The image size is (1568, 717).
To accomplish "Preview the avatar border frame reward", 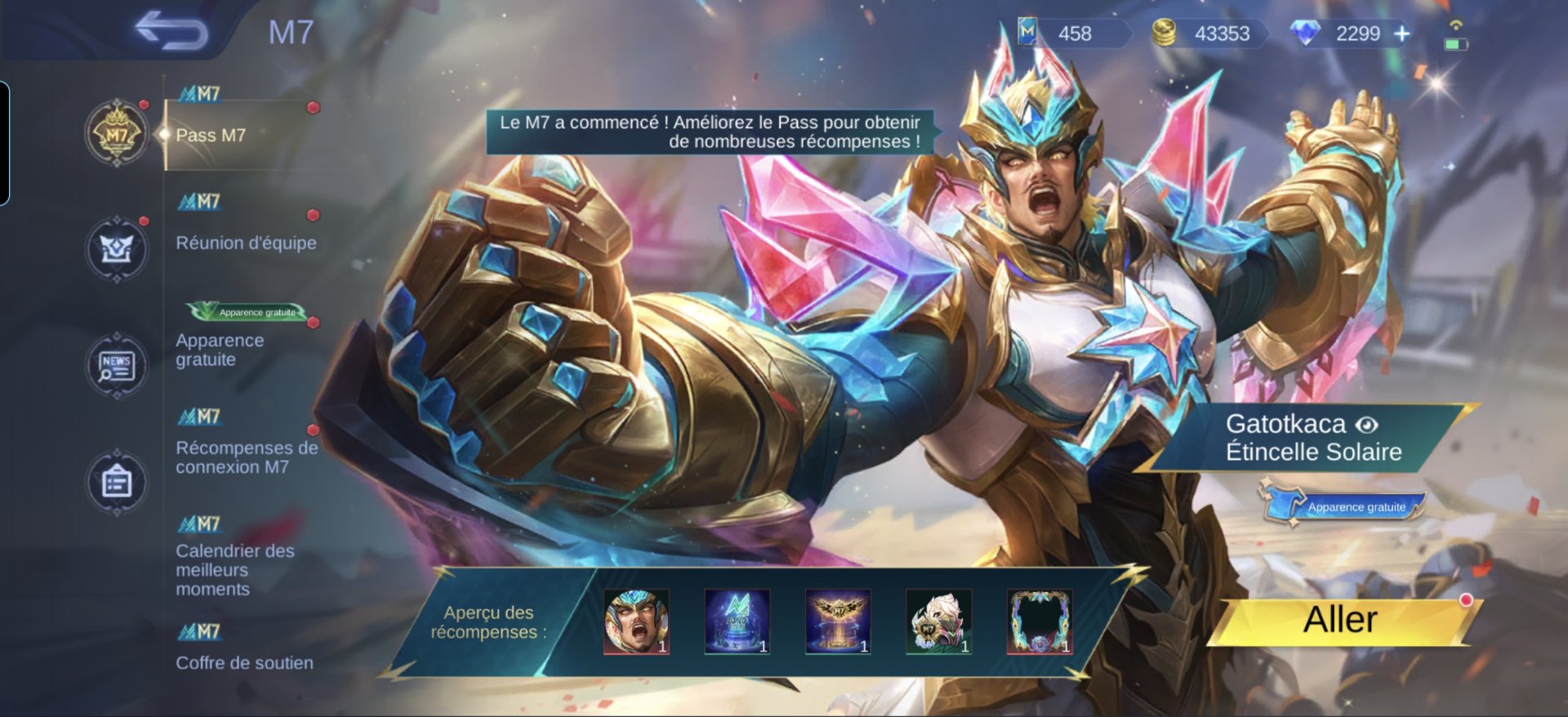I will tap(1040, 622).
